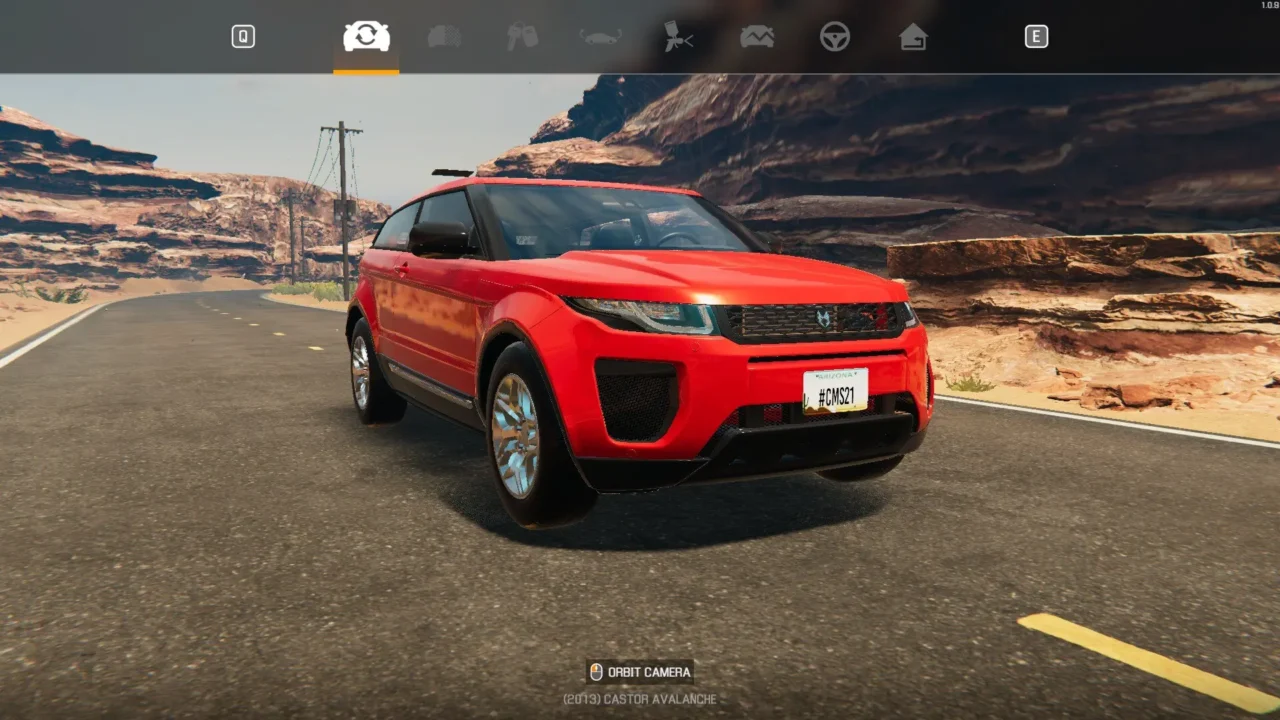The height and width of the screenshot is (720, 1280).
Task: Open the spray paint gun tab
Action: click(x=679, y=37)
